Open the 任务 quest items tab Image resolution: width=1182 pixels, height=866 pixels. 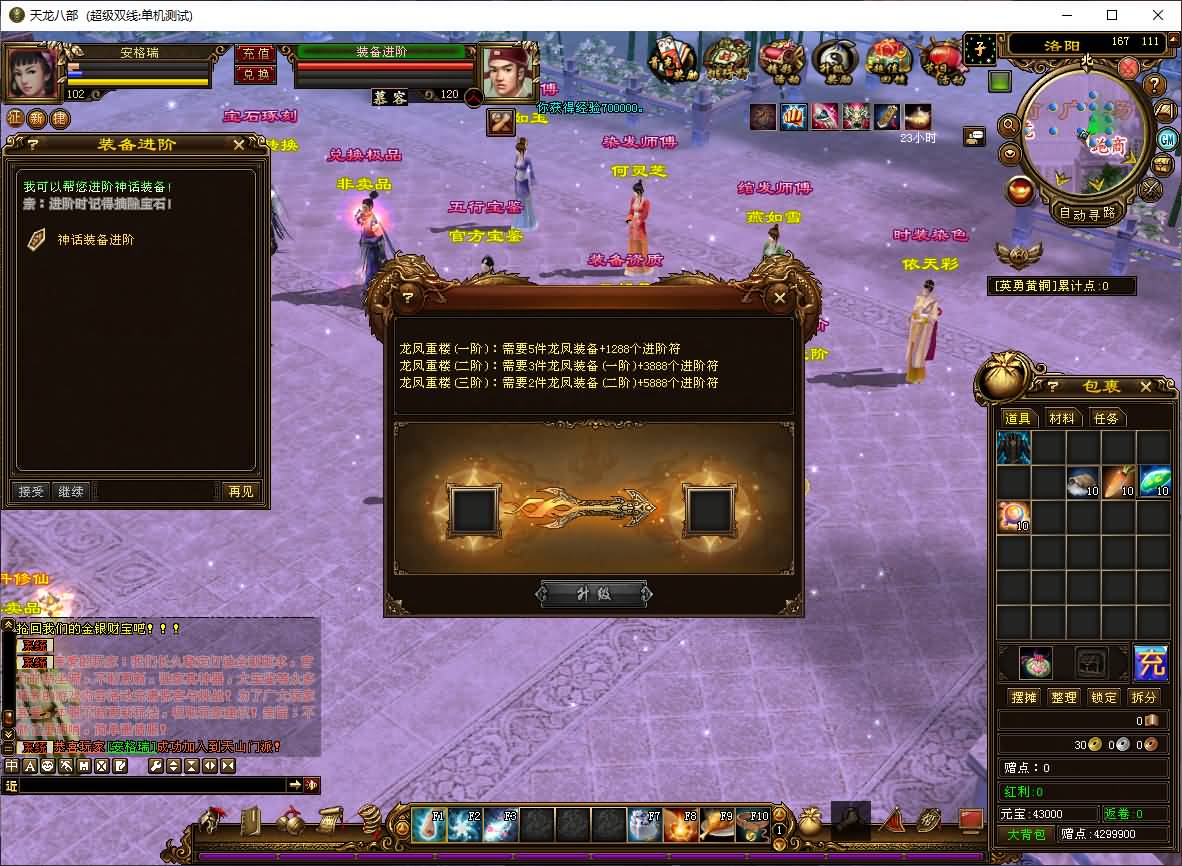click(1105, 418)
